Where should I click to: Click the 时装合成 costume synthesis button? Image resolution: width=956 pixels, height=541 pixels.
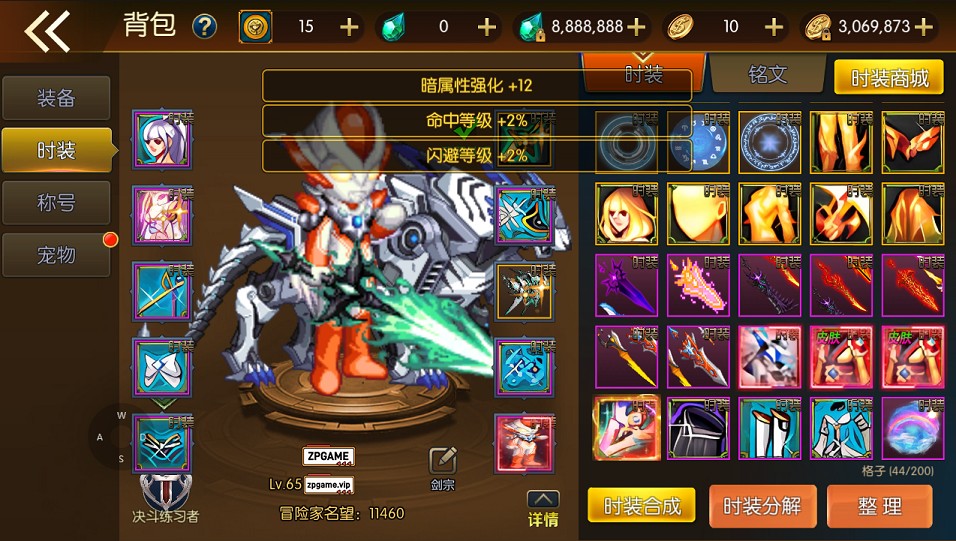point(641,506)
